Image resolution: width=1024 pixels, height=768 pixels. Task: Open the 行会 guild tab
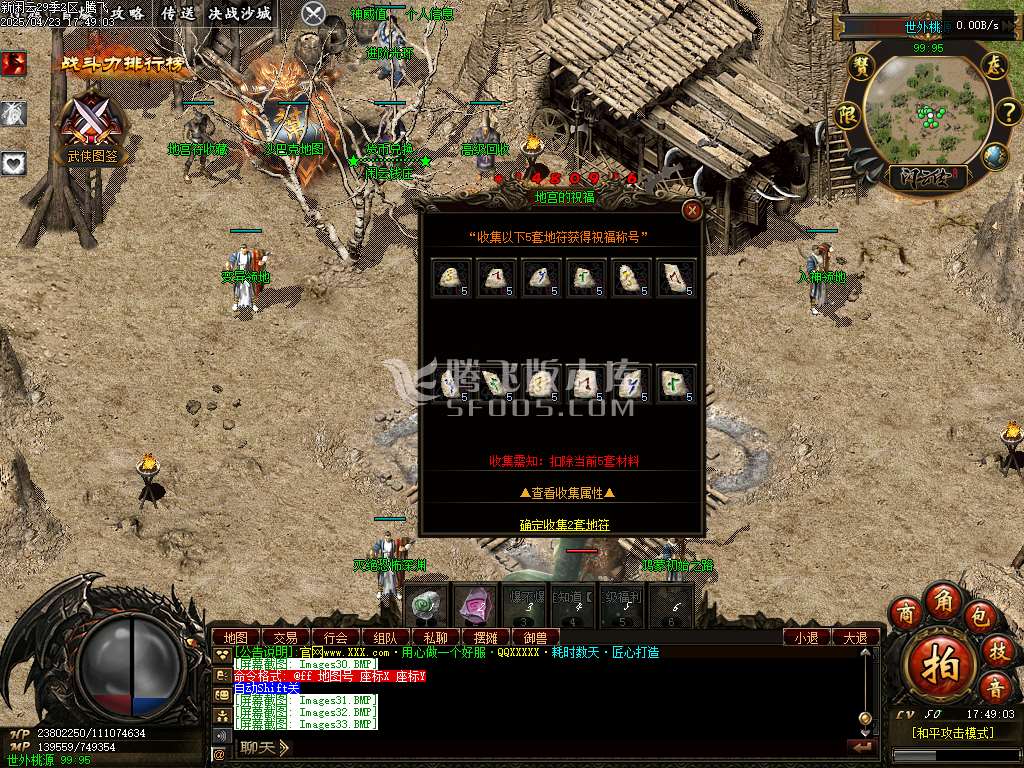click(x=335, y=637)
